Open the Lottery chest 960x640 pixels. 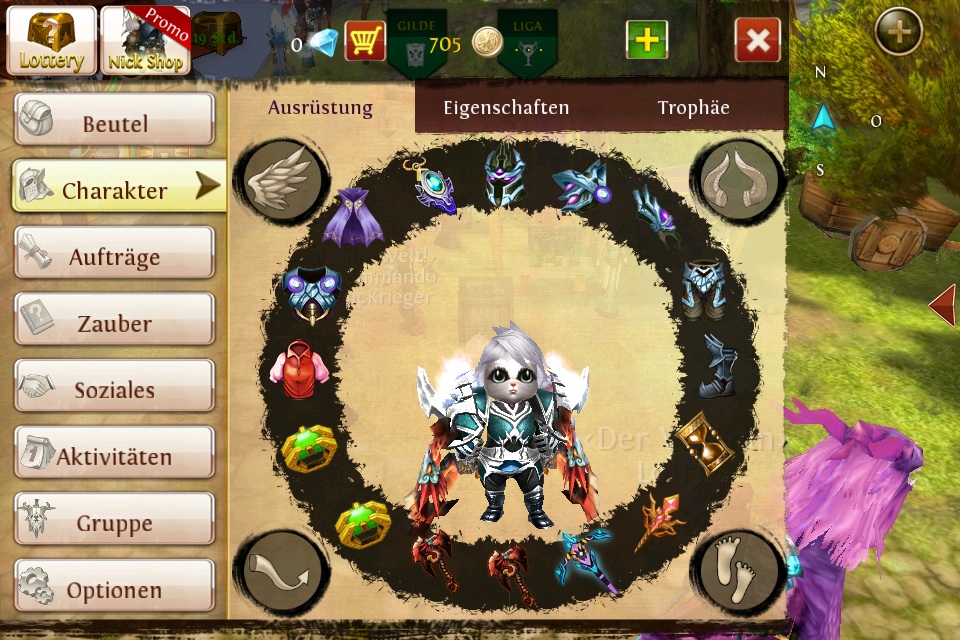pyautogui.click(x=51, y=41)
